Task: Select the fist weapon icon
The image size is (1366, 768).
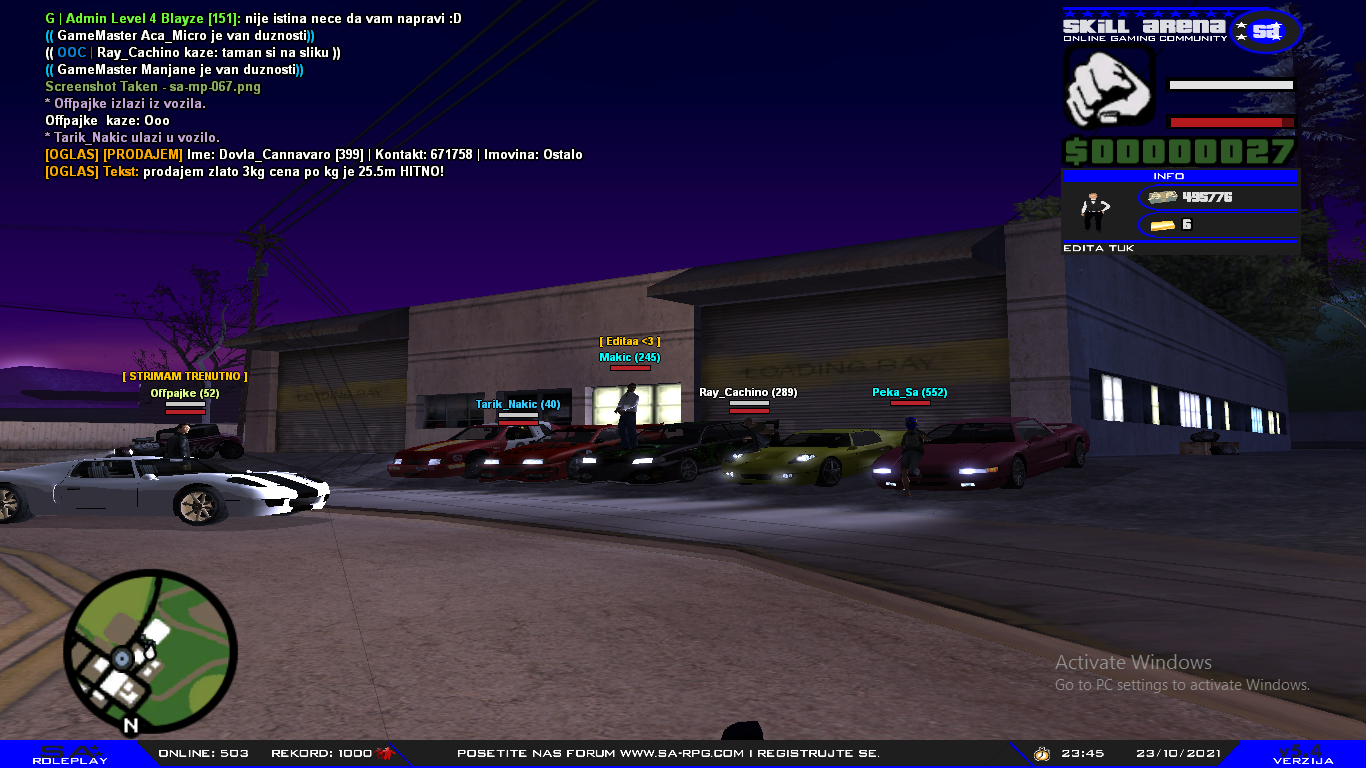Action: [1108, 89]
